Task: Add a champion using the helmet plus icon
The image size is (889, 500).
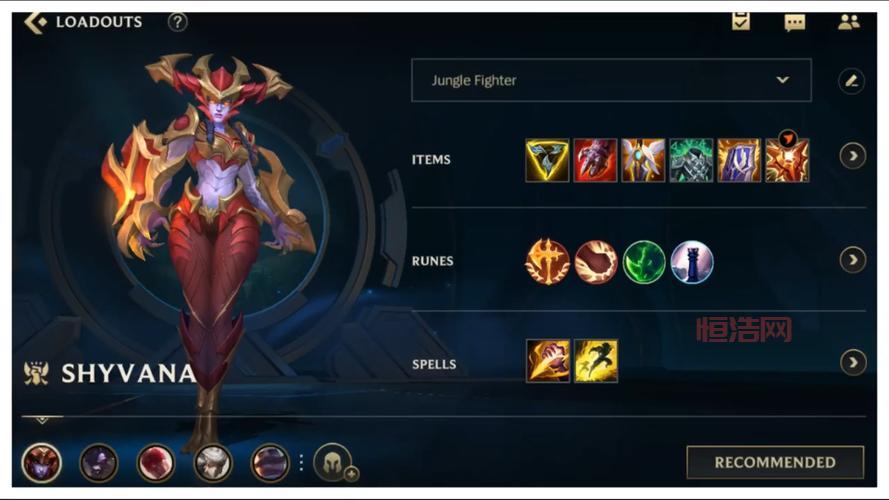Action: (333, 462)
